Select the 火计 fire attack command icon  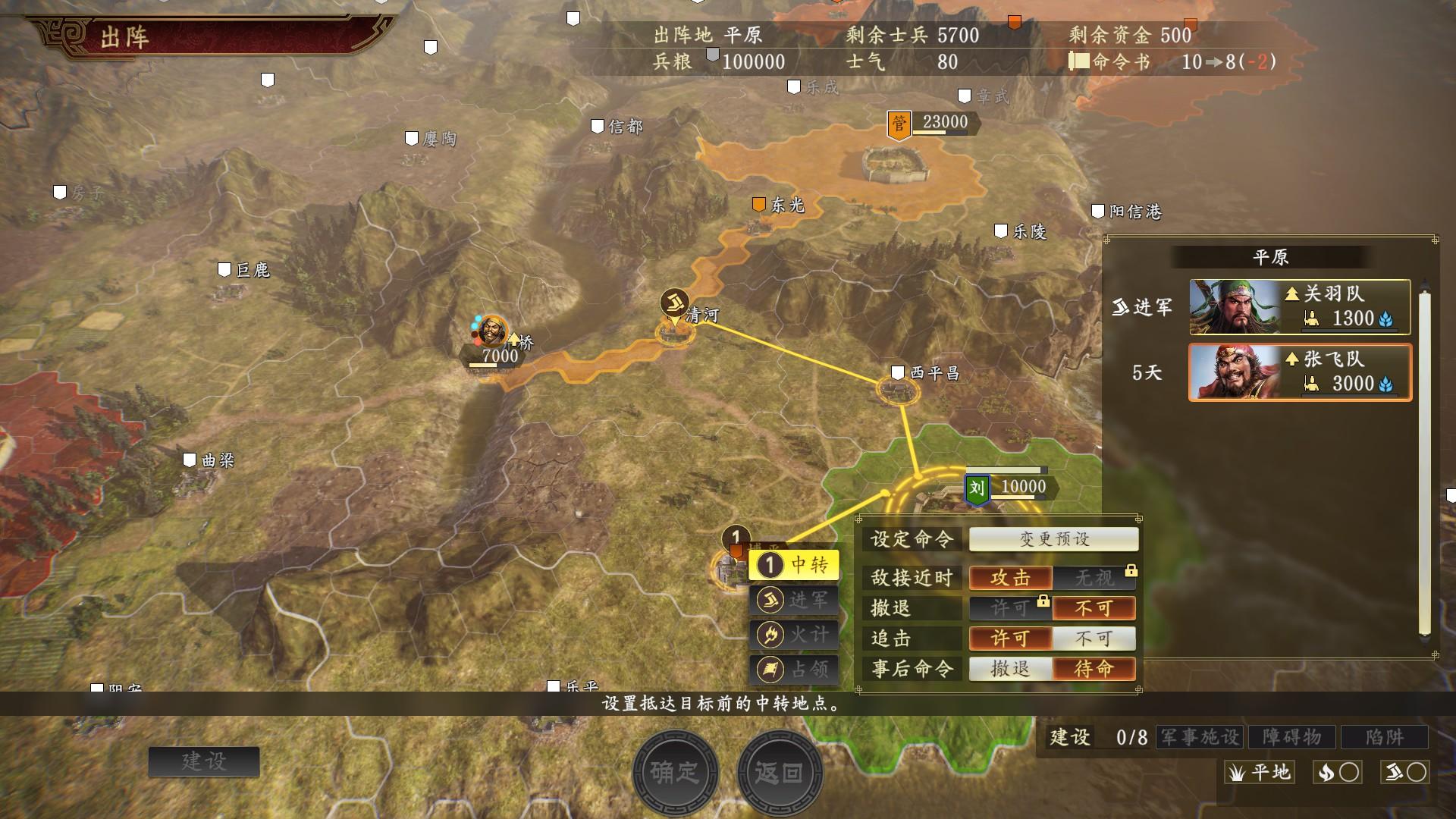793,634
